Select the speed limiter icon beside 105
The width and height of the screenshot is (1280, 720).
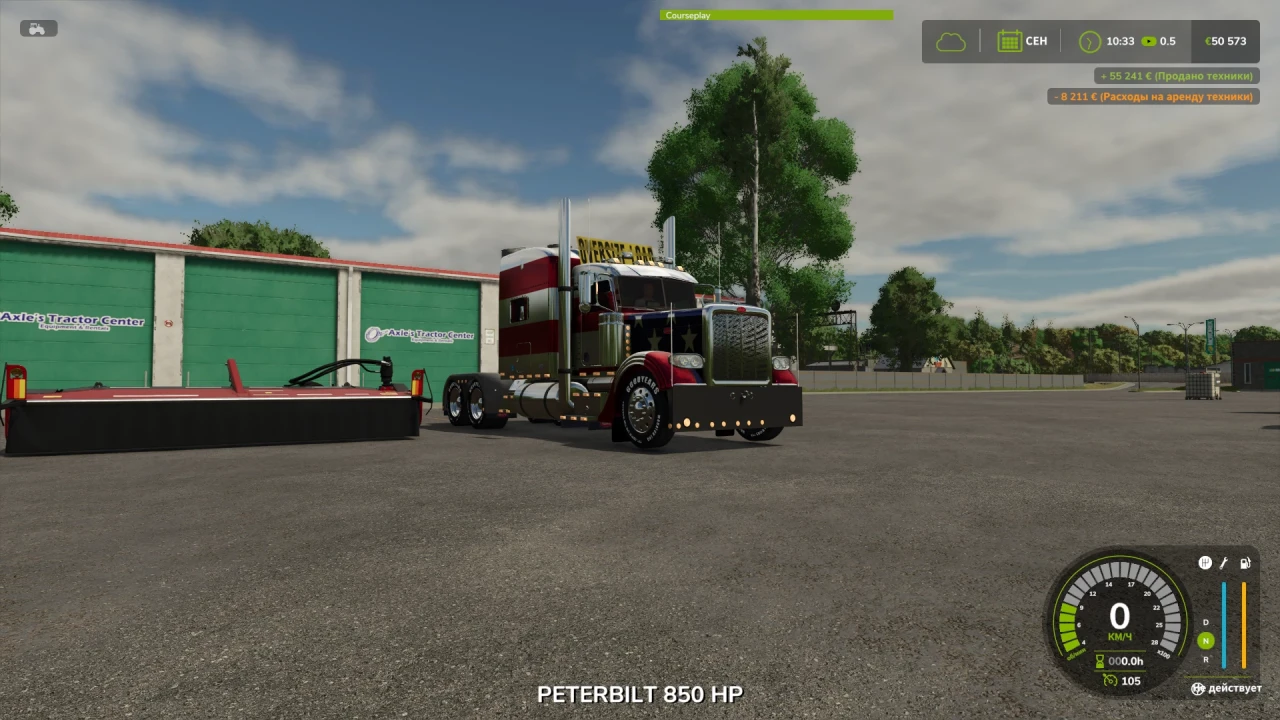1112,680
